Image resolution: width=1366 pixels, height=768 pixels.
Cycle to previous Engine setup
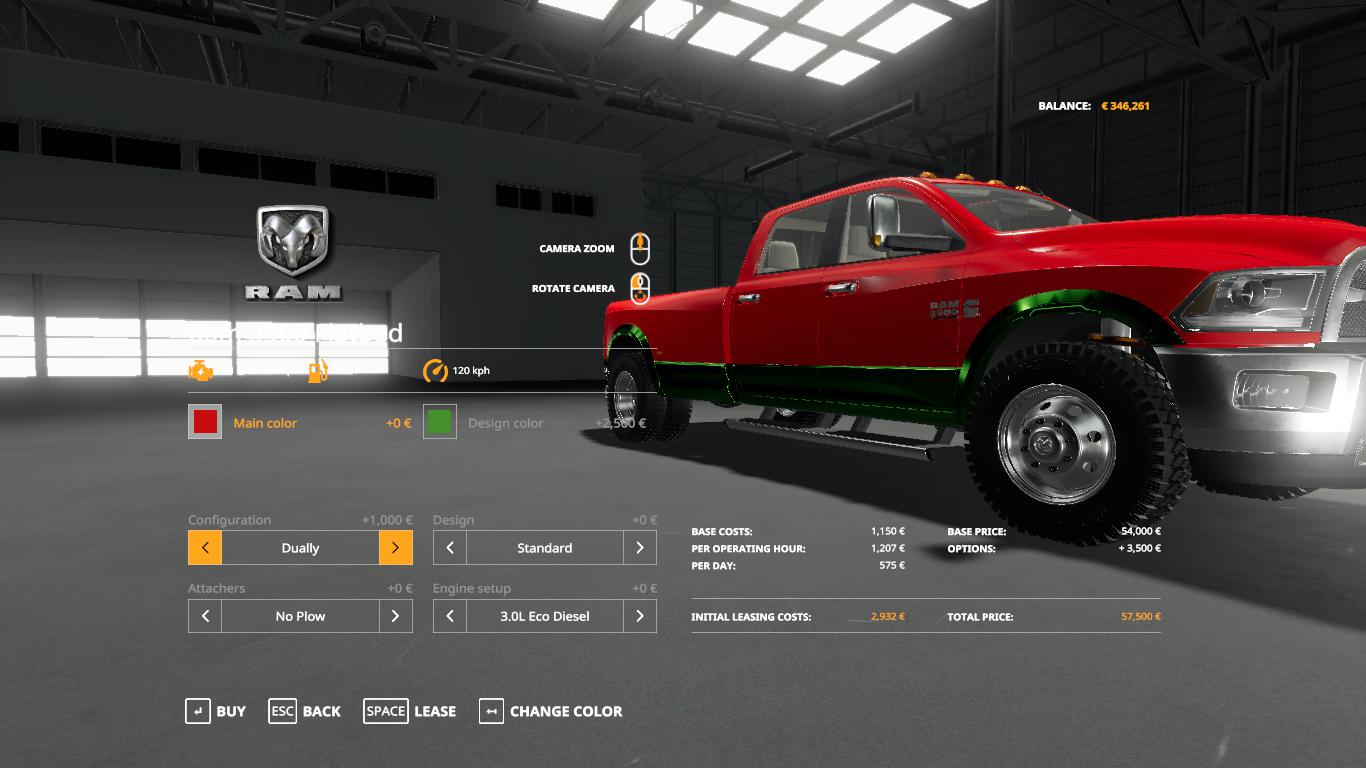pyautogui.click(x=450, y=616)
